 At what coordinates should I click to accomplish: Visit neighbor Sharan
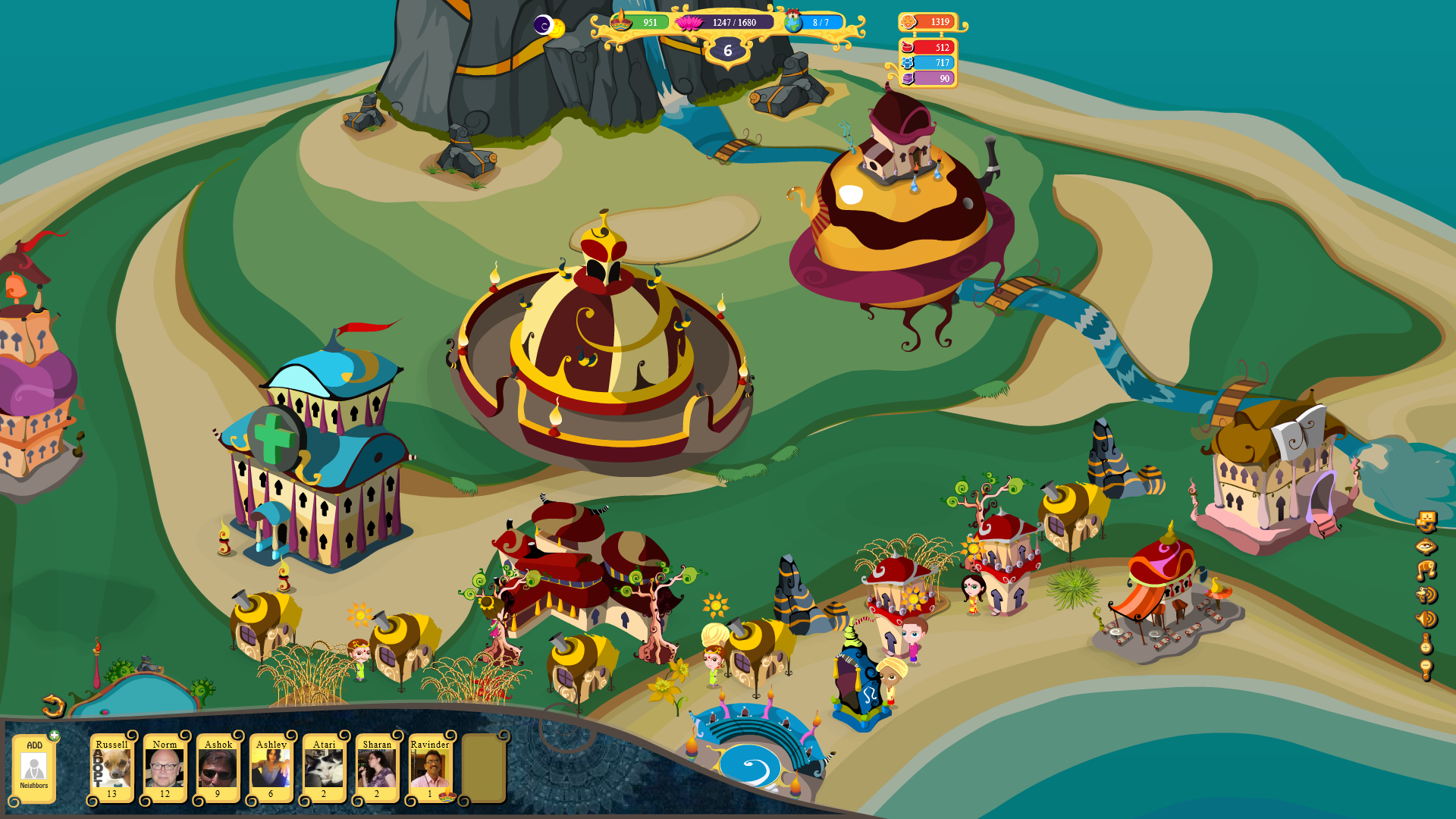(377, 768)
